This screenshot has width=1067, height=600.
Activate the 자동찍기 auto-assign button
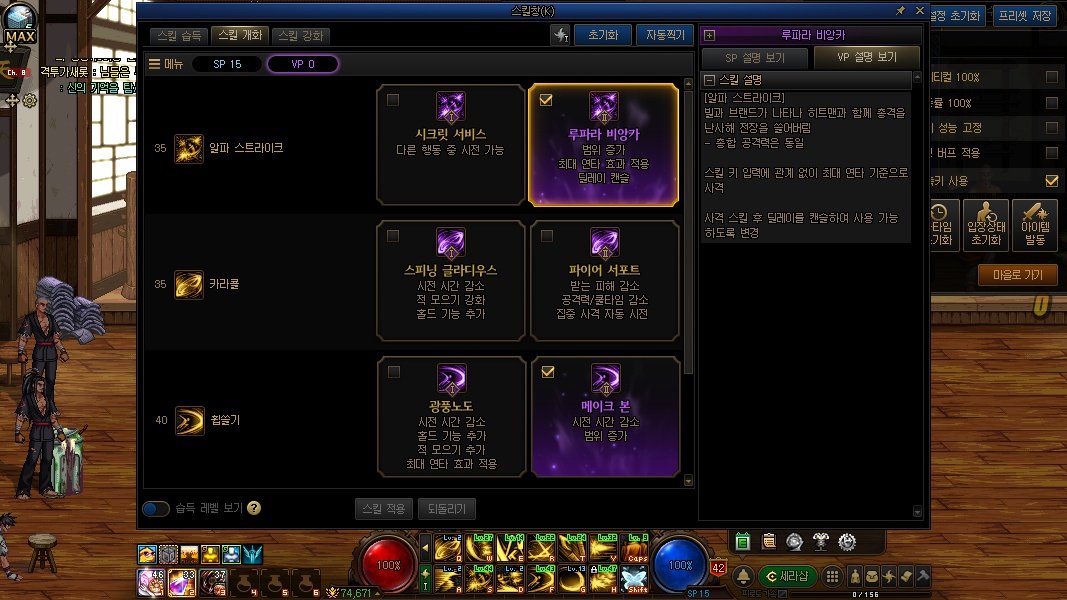[x=664, y=35]
